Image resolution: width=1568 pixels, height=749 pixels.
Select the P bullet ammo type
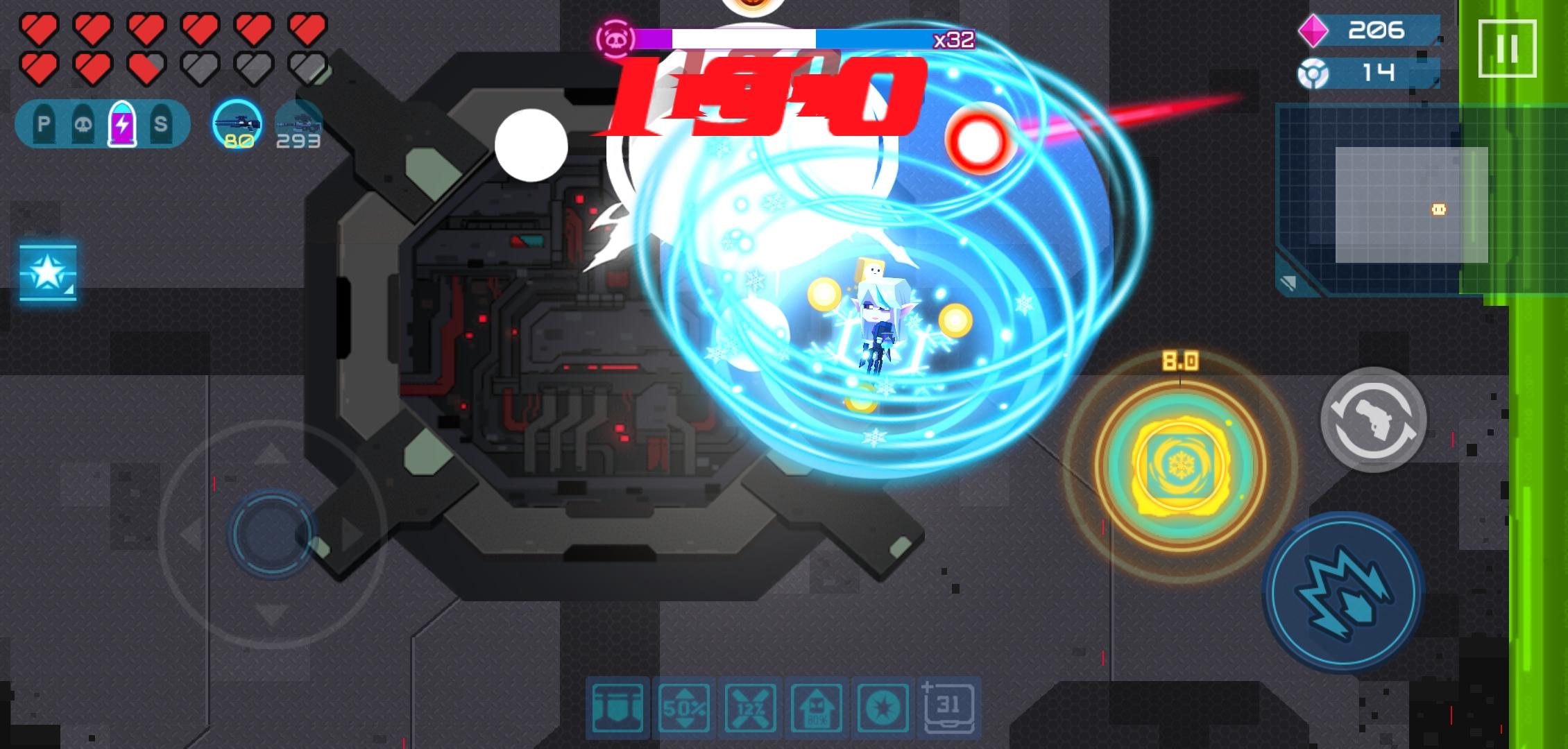coord(43,123)
